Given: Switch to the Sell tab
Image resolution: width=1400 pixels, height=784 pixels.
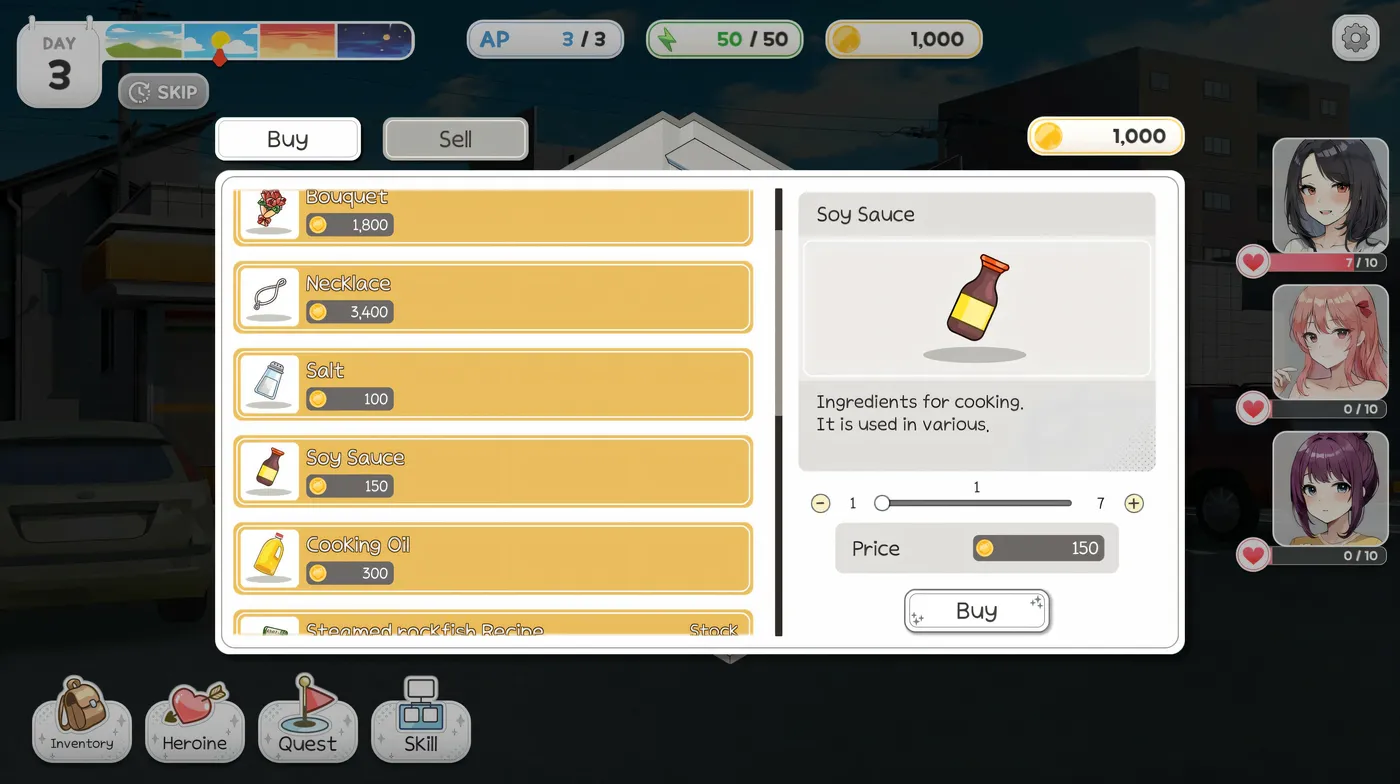Looking at the screenshot, I should [x=455, y=138].
